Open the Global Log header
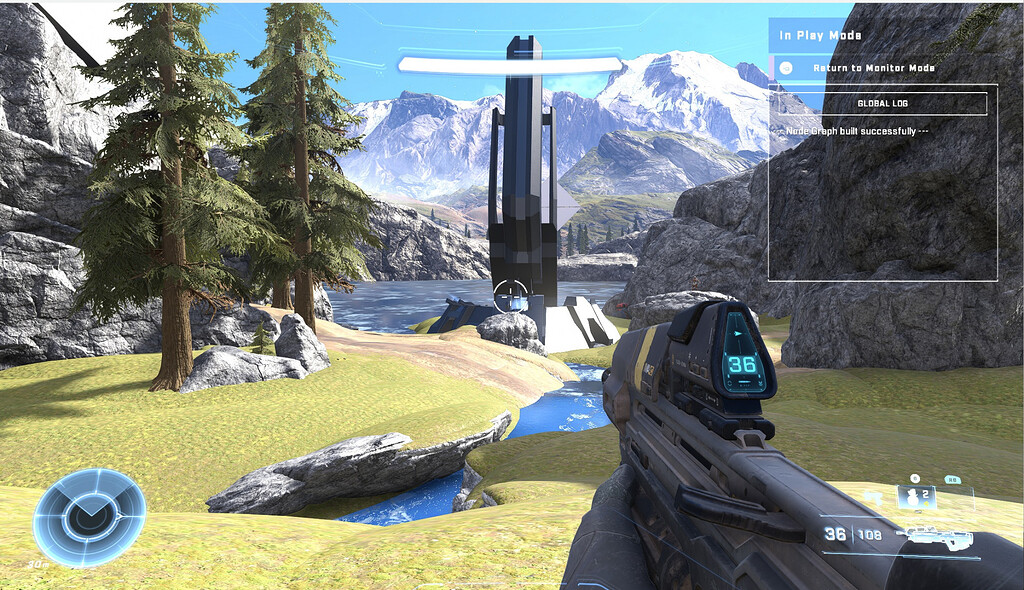The width and height of the screenshot is (1024, 590). (x=882, y=103)
